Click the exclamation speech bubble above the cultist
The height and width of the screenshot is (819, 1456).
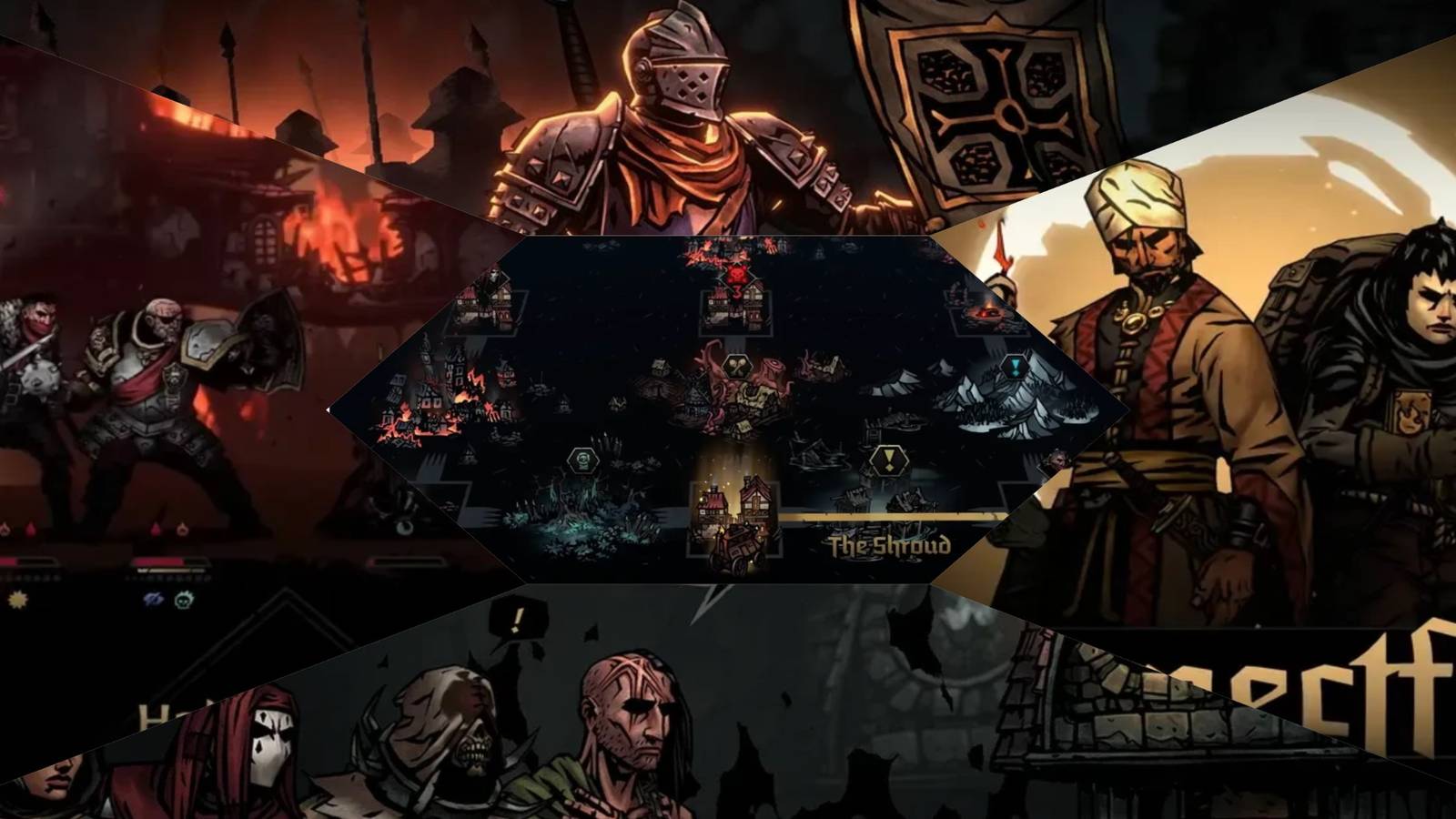[514, 622]
